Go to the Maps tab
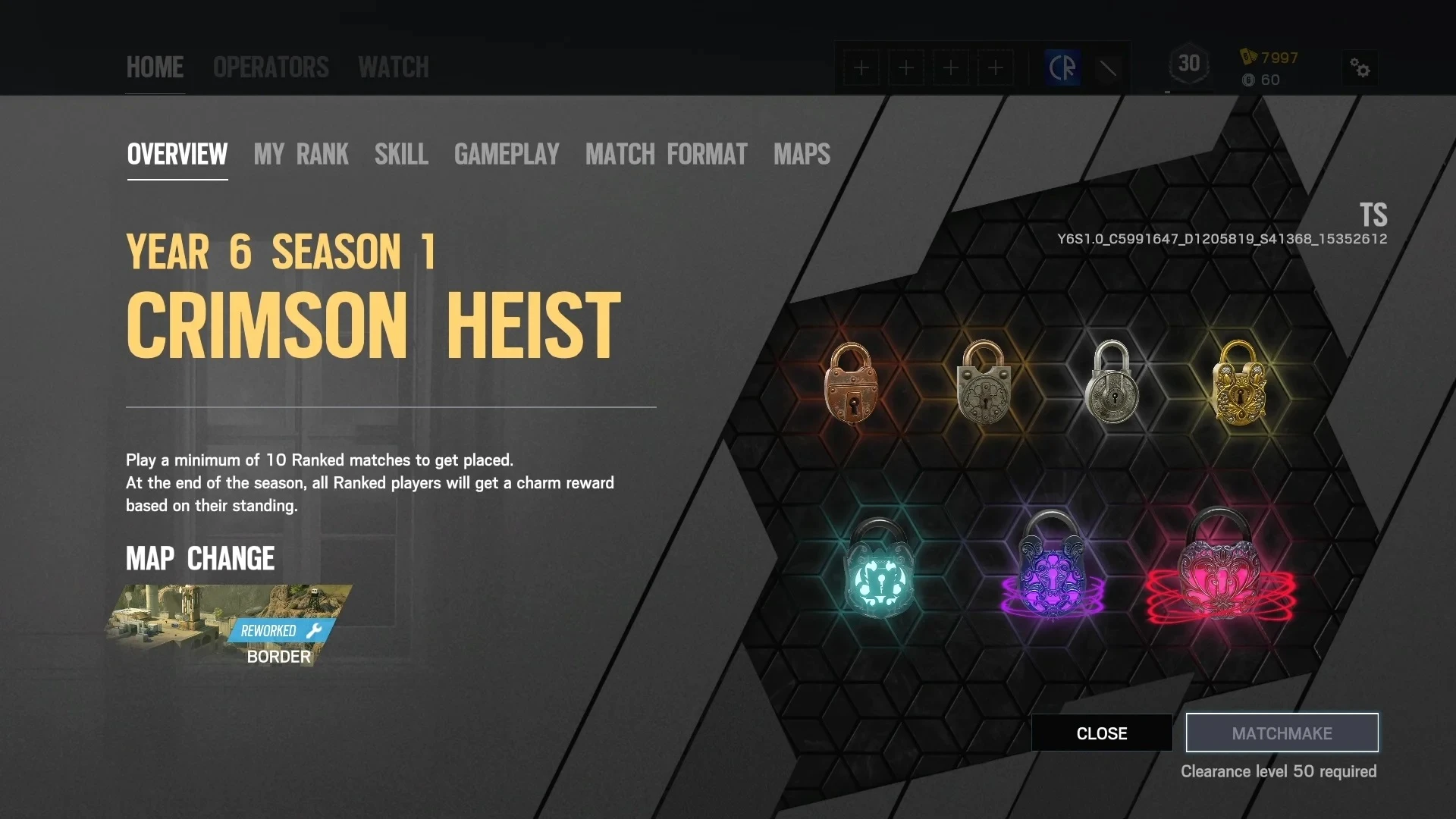This screenshot has width=1456, height=819. (802, 155)
